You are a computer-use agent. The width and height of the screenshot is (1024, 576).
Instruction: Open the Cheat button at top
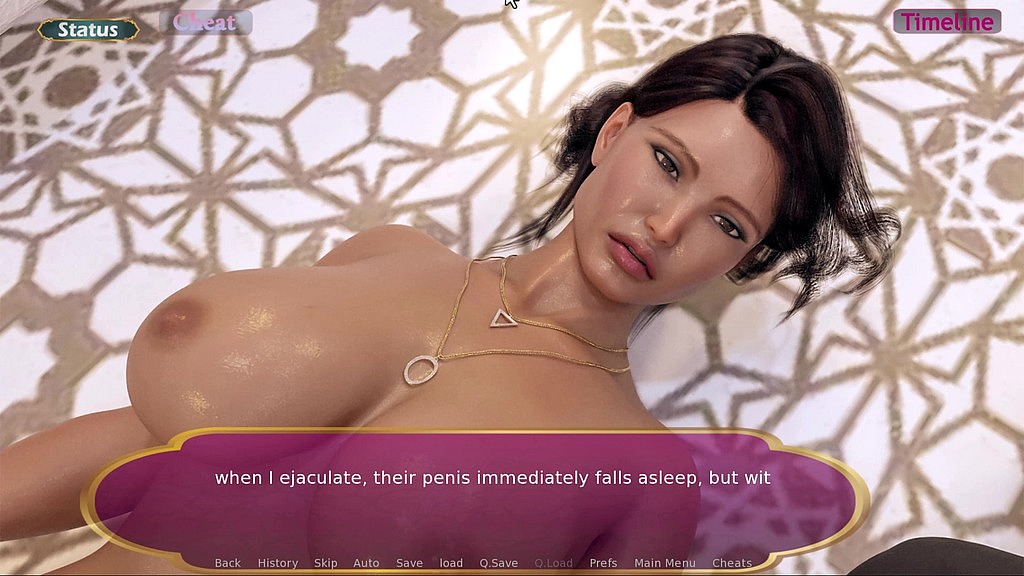pos(205,22)
